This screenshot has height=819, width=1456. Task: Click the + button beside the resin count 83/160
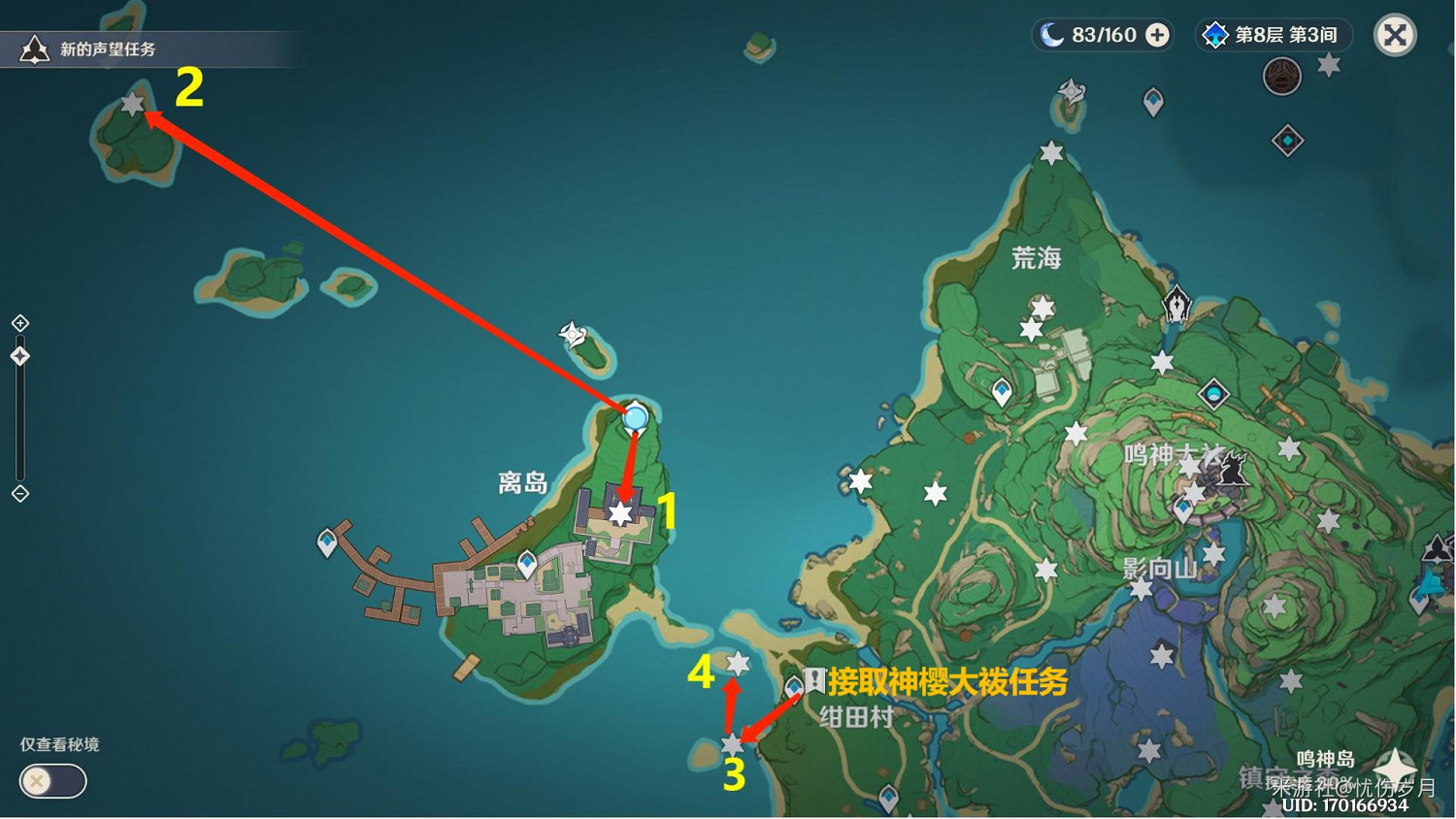click(x=1155, y=35)
